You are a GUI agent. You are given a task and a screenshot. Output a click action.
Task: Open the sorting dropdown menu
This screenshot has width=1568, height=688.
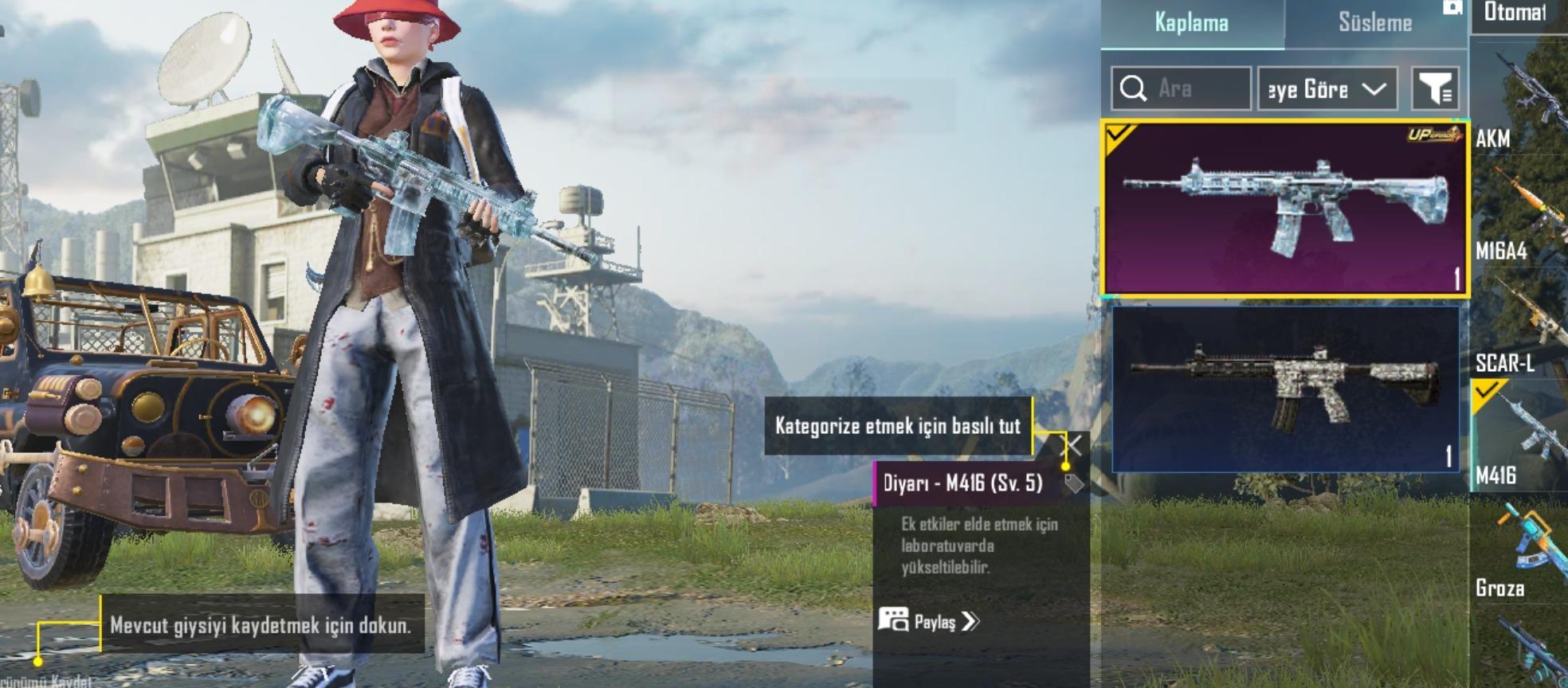click(x=1327, y=88)
